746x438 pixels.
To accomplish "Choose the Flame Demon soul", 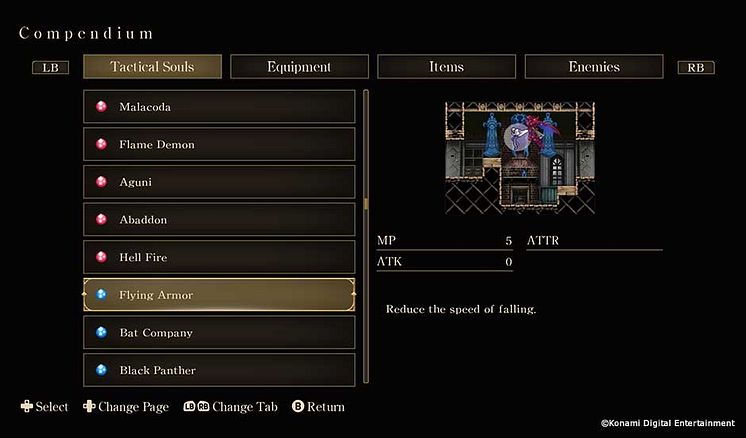I will pyautogui.click(x=219, y=145).
